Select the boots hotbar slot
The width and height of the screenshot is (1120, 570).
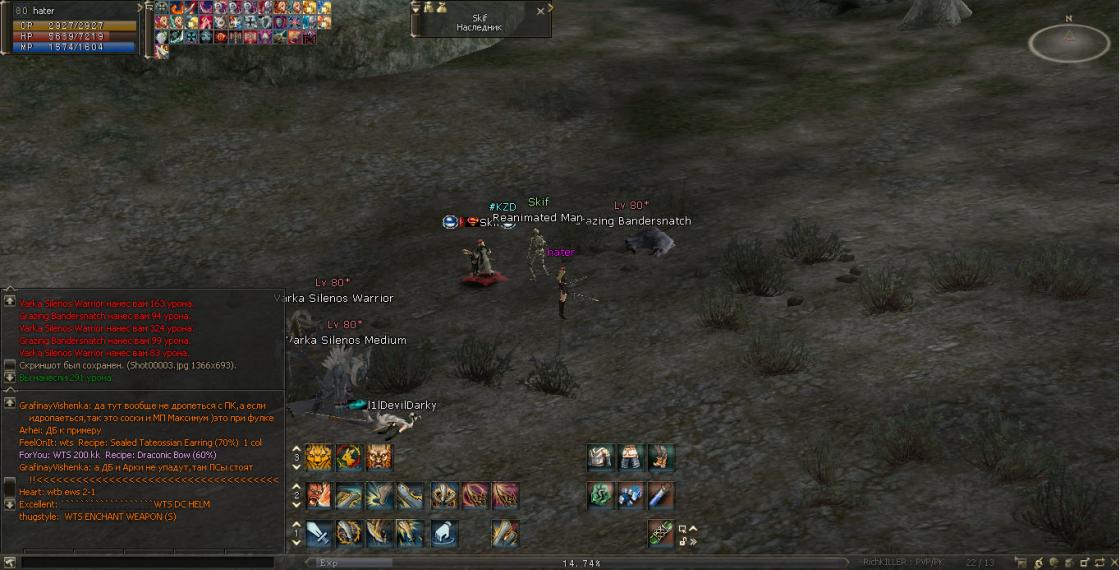tap(659, 457)
